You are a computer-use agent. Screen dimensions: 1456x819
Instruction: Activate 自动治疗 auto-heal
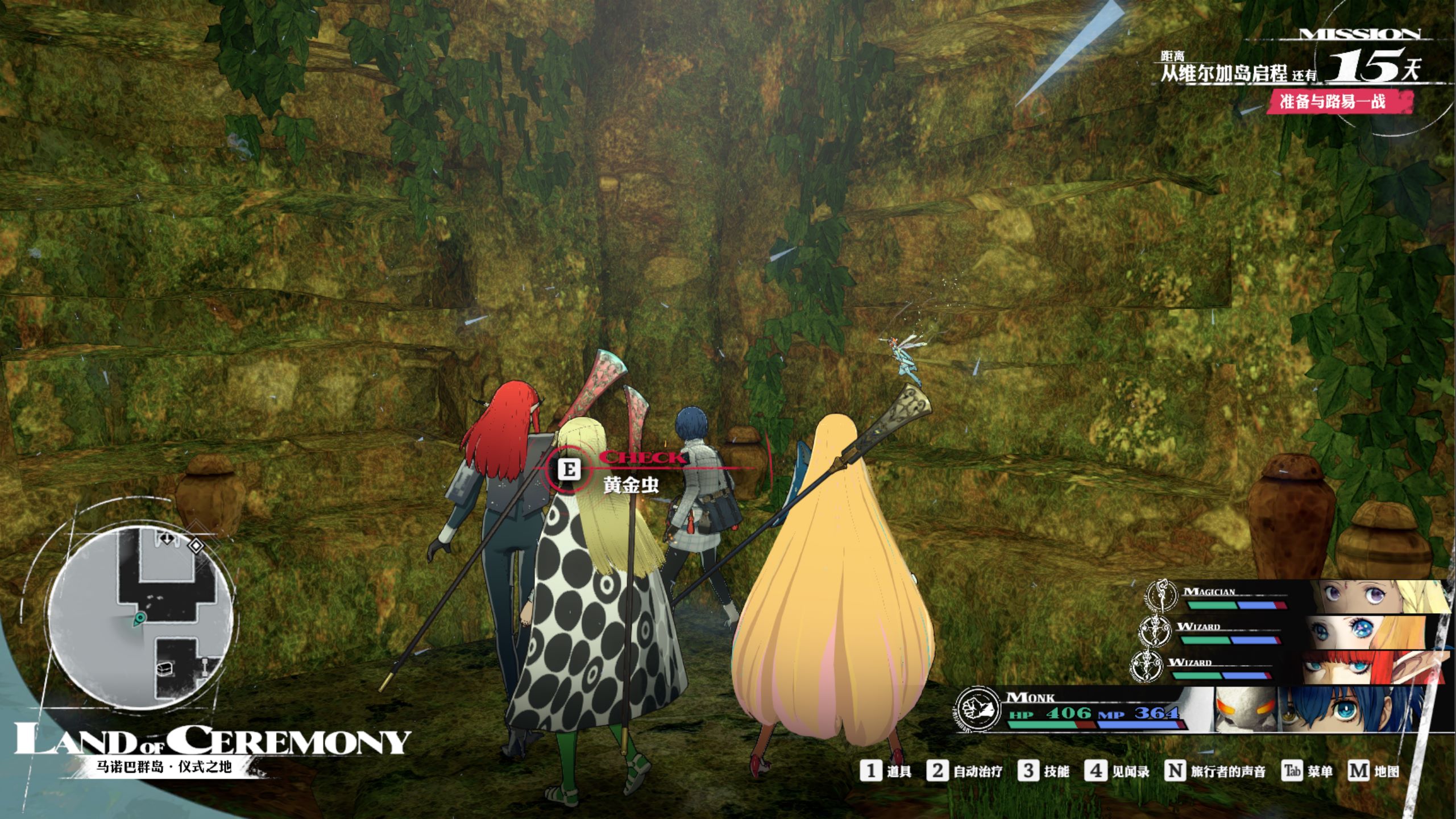point(964,771)
